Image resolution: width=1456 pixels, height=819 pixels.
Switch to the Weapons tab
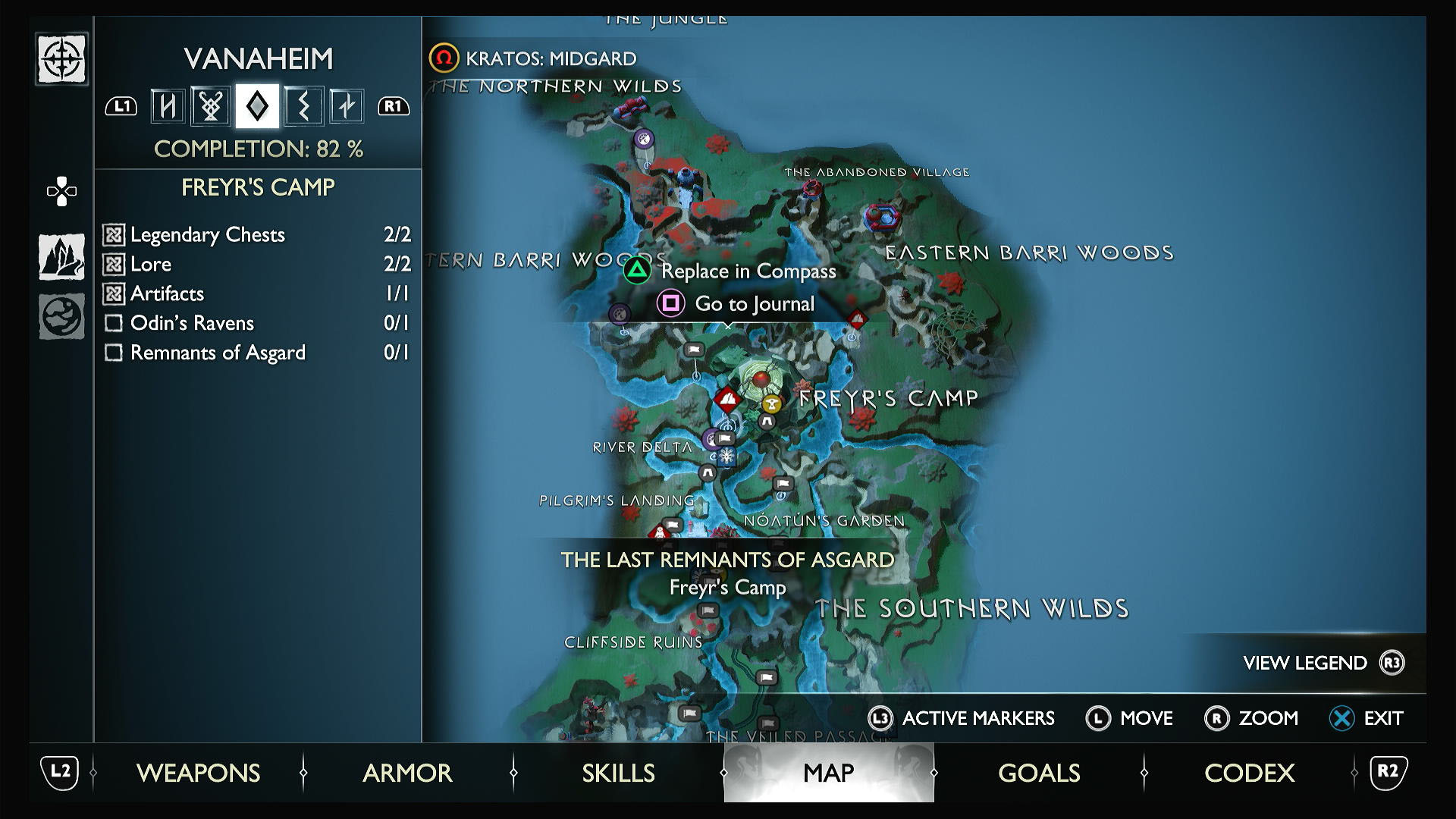point(198,773)
